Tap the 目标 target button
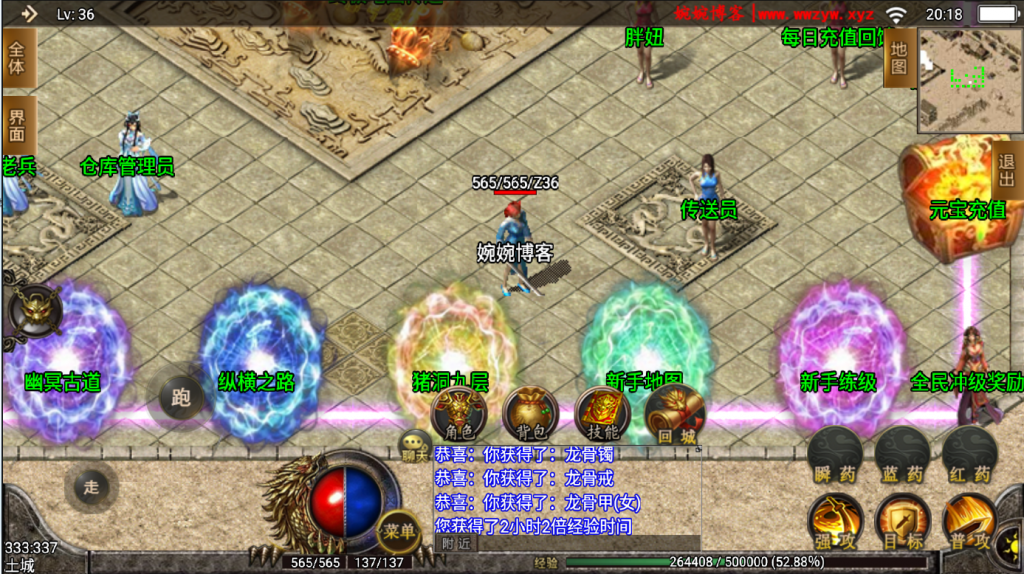This screenshot has height=574, width=1024. pos(903,521)
